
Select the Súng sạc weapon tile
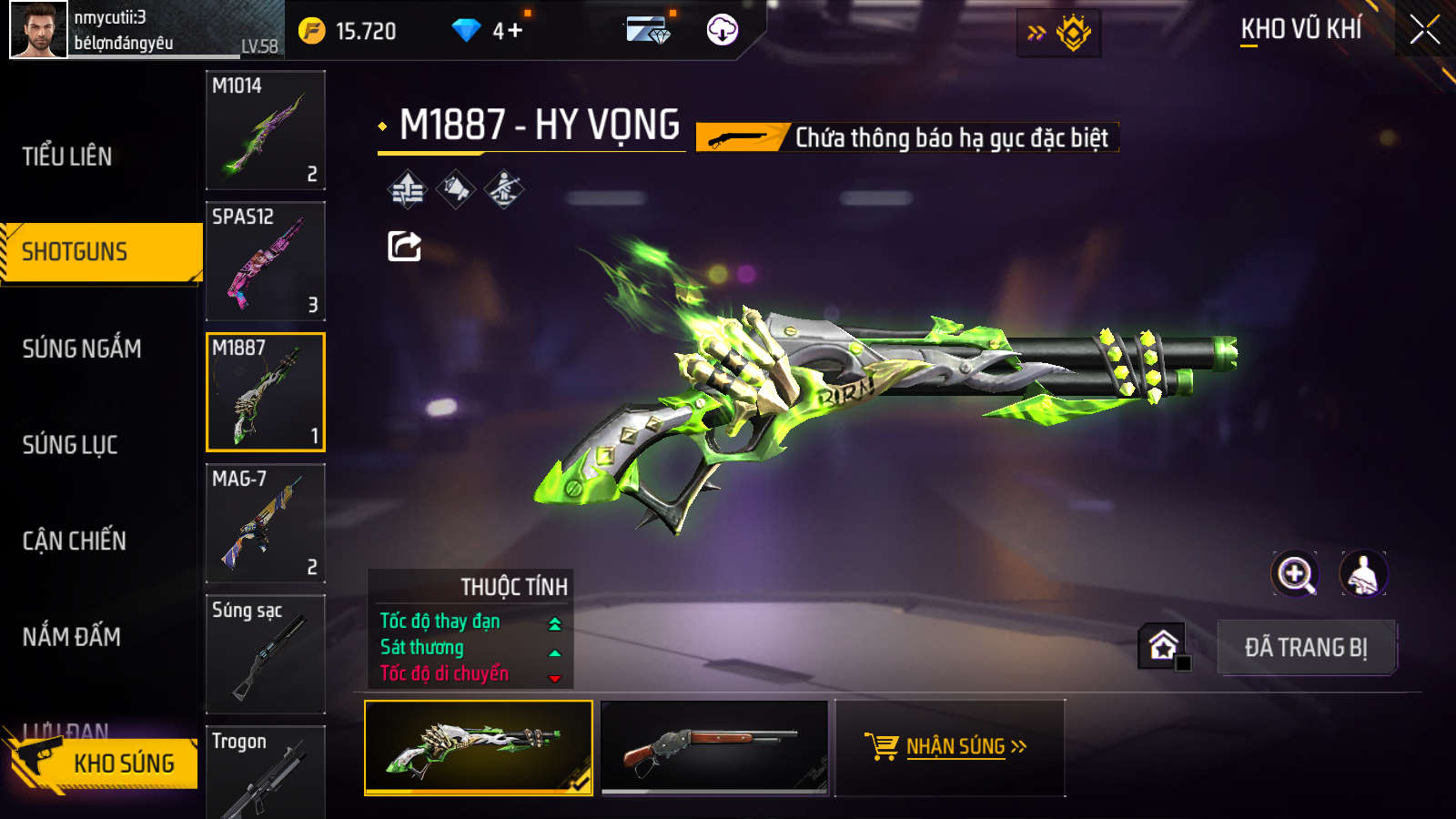click(x=266, y=653)
